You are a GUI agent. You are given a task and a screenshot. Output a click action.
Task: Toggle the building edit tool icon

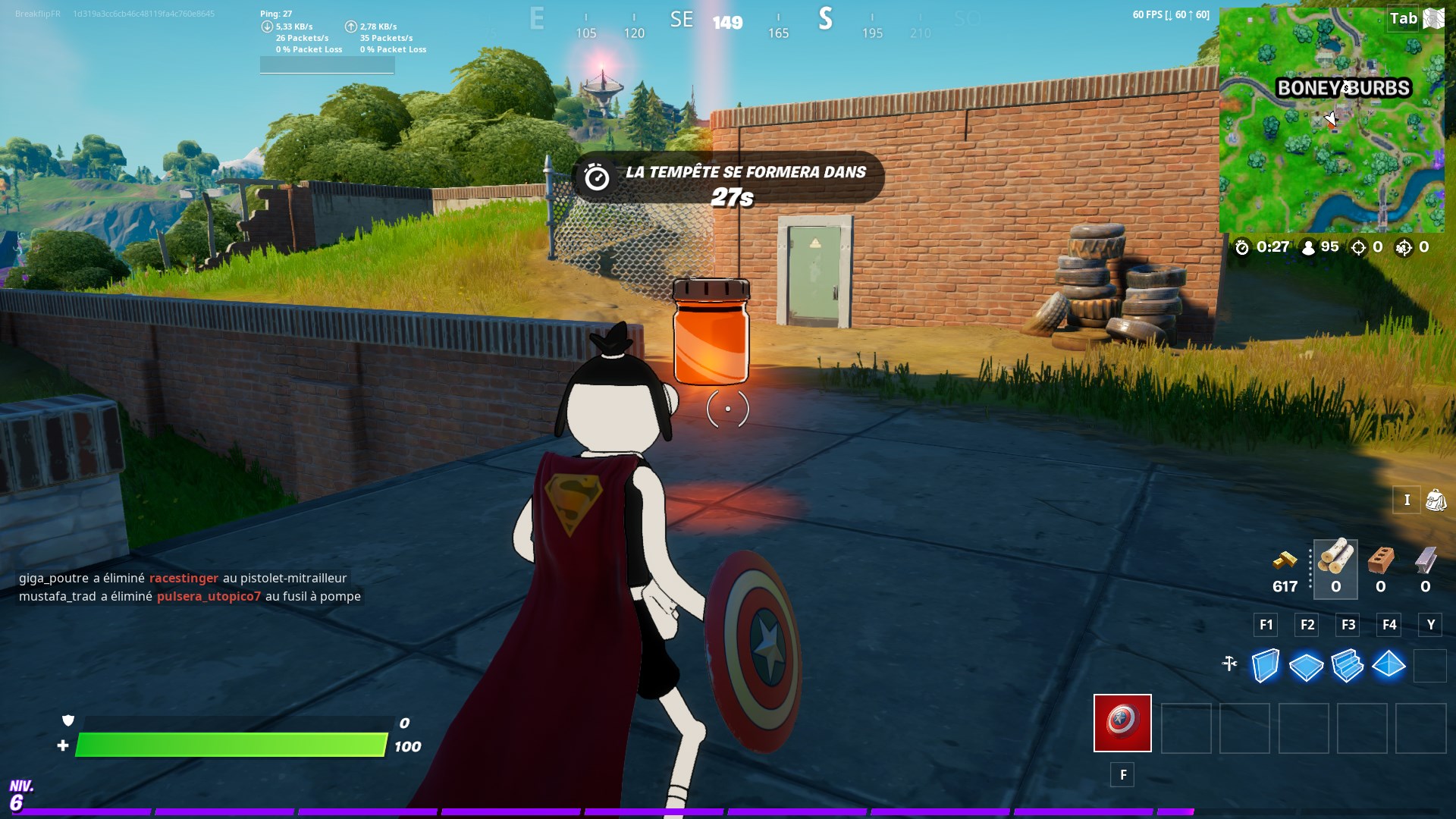click(1230, 665)
